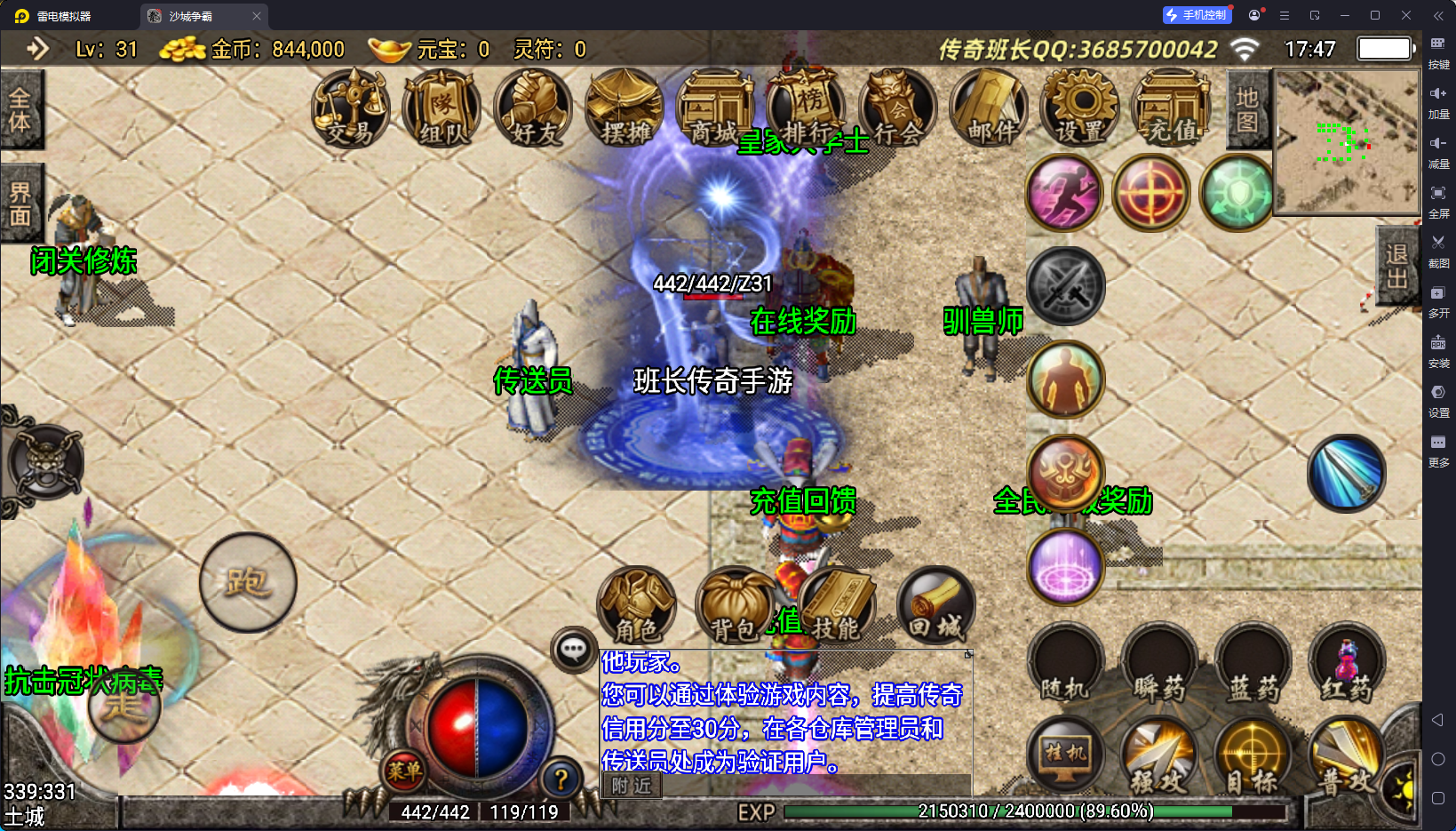
Task: Open the chat bubble button
Action: pos(573,650)
